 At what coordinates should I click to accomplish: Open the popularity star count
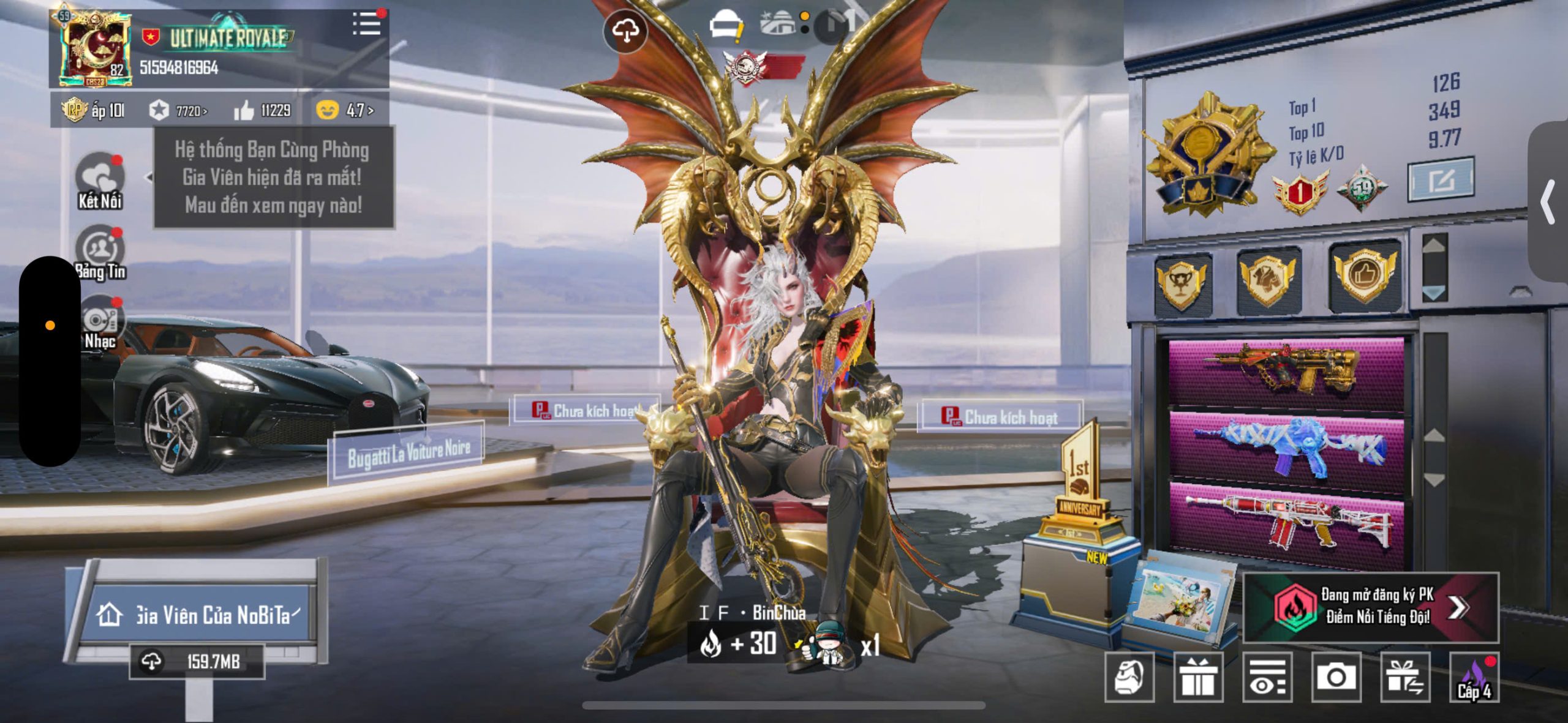tap(178, 111)
